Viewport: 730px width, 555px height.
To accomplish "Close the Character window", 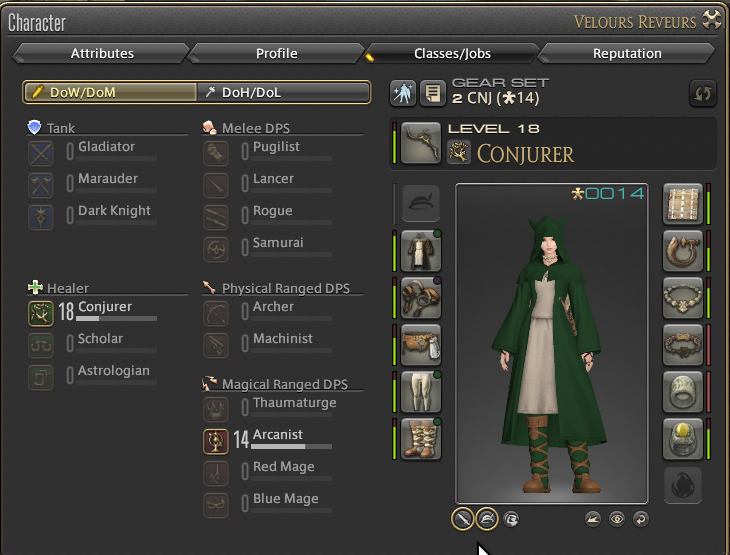I will (712, 19).
